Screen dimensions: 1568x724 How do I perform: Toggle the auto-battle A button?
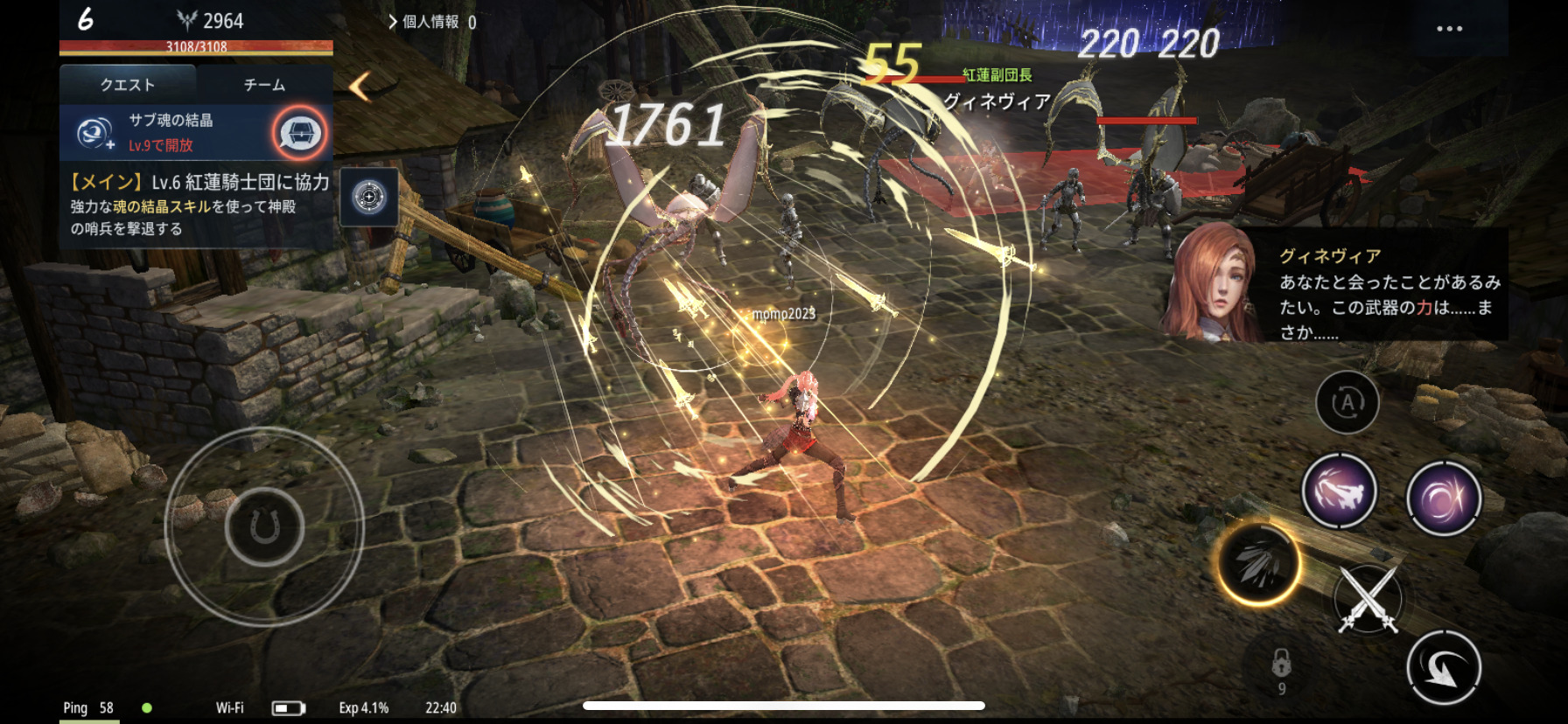click(x=1347, y=402)
